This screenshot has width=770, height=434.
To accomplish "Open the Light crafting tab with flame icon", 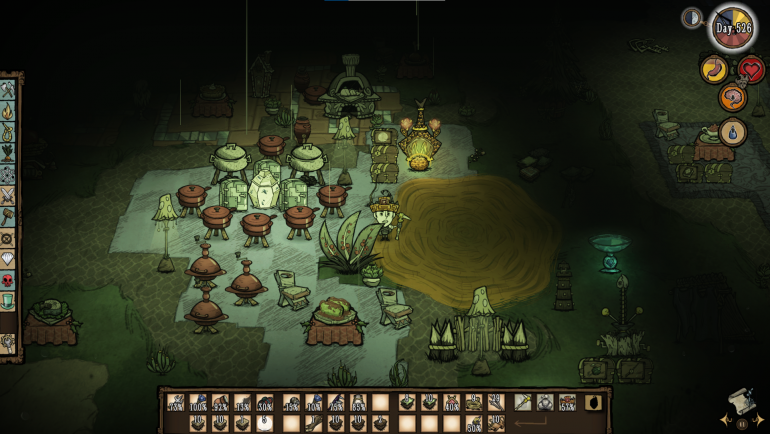I will pos(8,110).
